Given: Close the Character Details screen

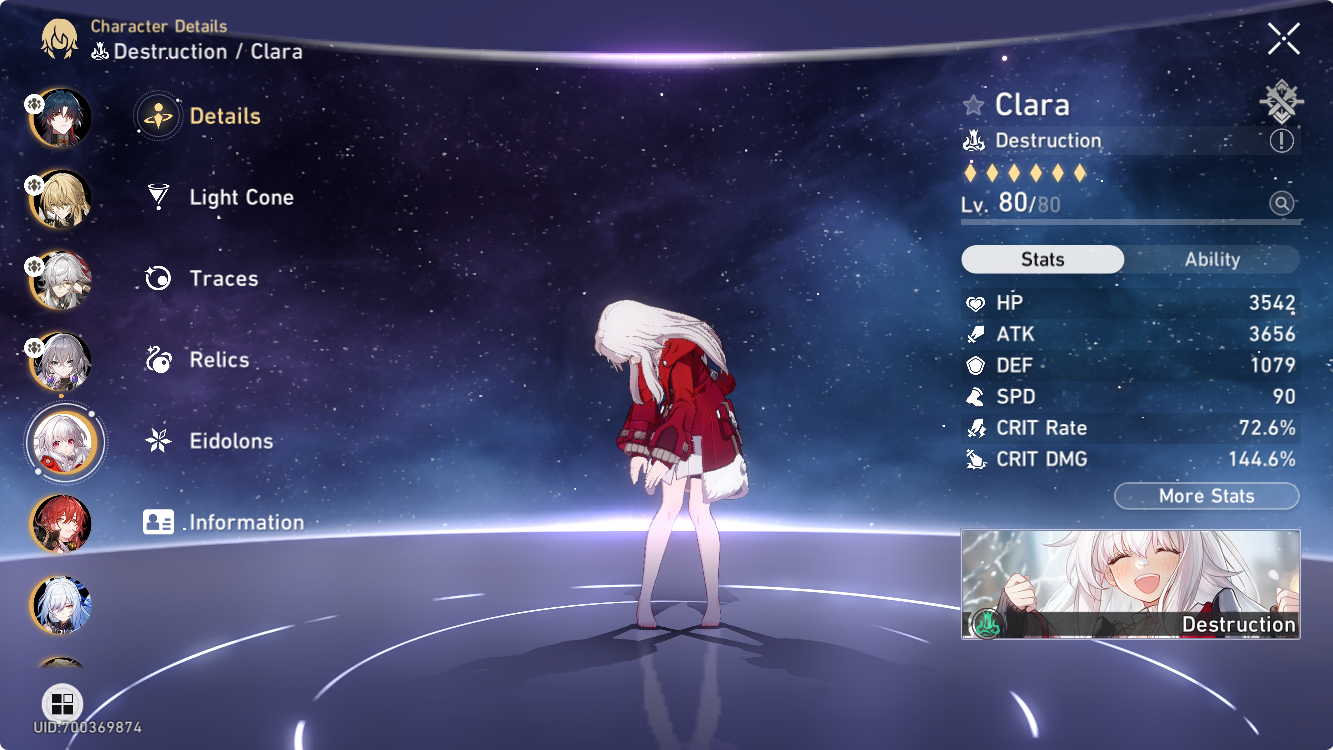Looking at the screenshot, I should (x=1282, y=39).
